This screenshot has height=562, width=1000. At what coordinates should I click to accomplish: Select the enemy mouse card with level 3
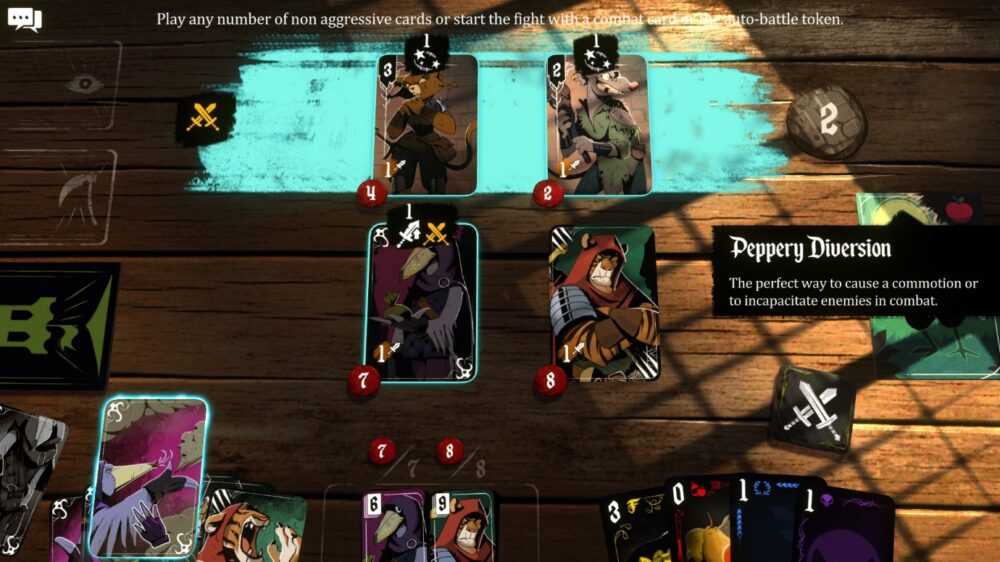(426, 125)
